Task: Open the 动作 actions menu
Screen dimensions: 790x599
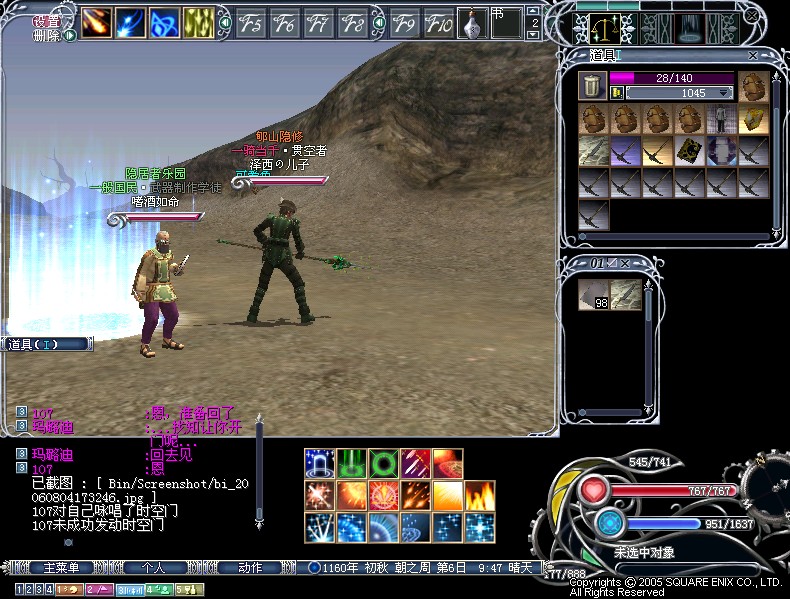Action: click(x=250, y=567)
